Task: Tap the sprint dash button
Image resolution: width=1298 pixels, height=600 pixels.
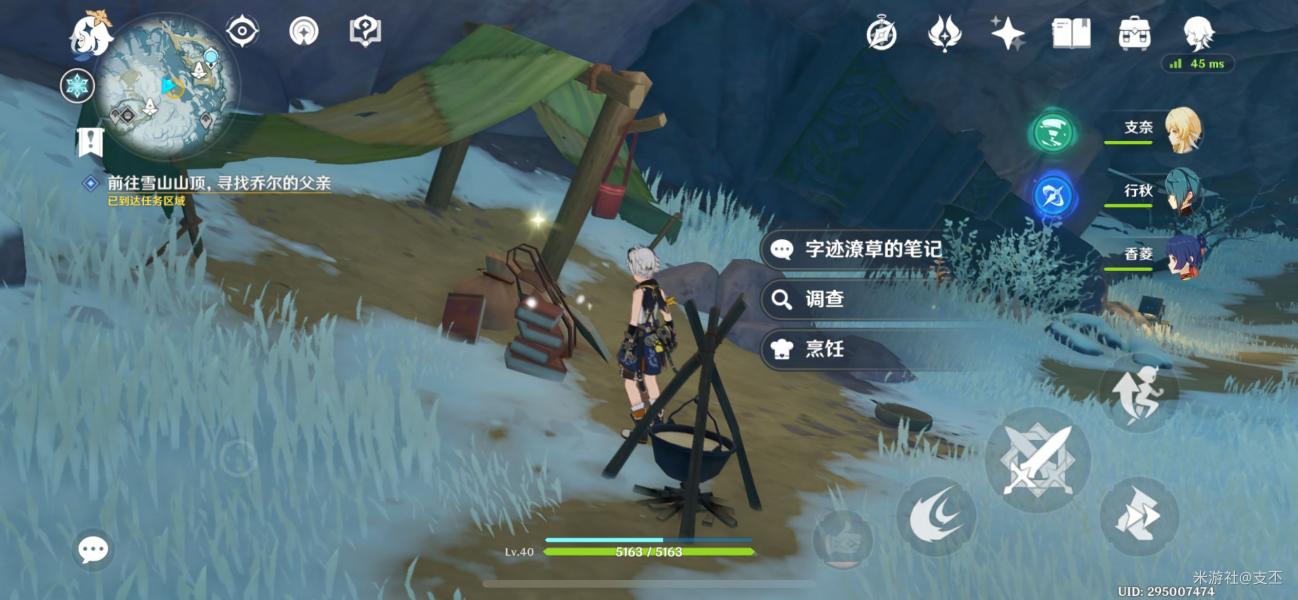Action: (1139, 393)
